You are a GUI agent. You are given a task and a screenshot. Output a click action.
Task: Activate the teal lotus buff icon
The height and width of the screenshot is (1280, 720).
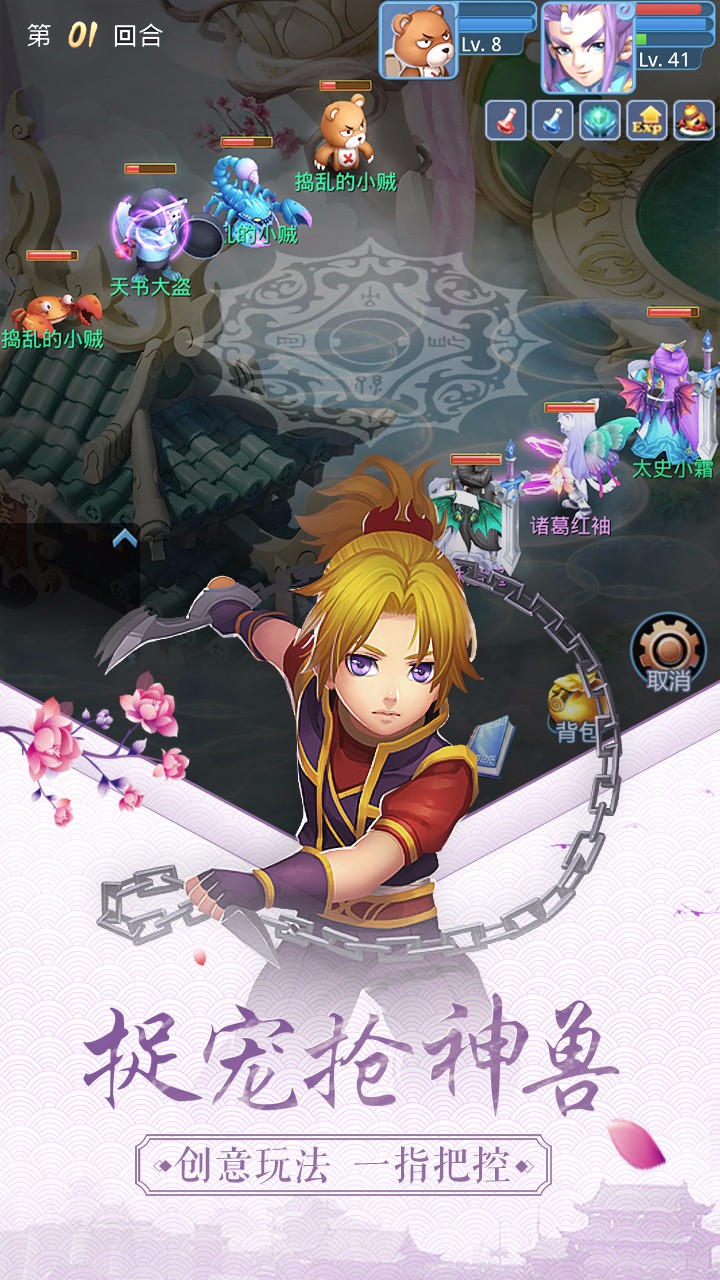click(599, 120)
